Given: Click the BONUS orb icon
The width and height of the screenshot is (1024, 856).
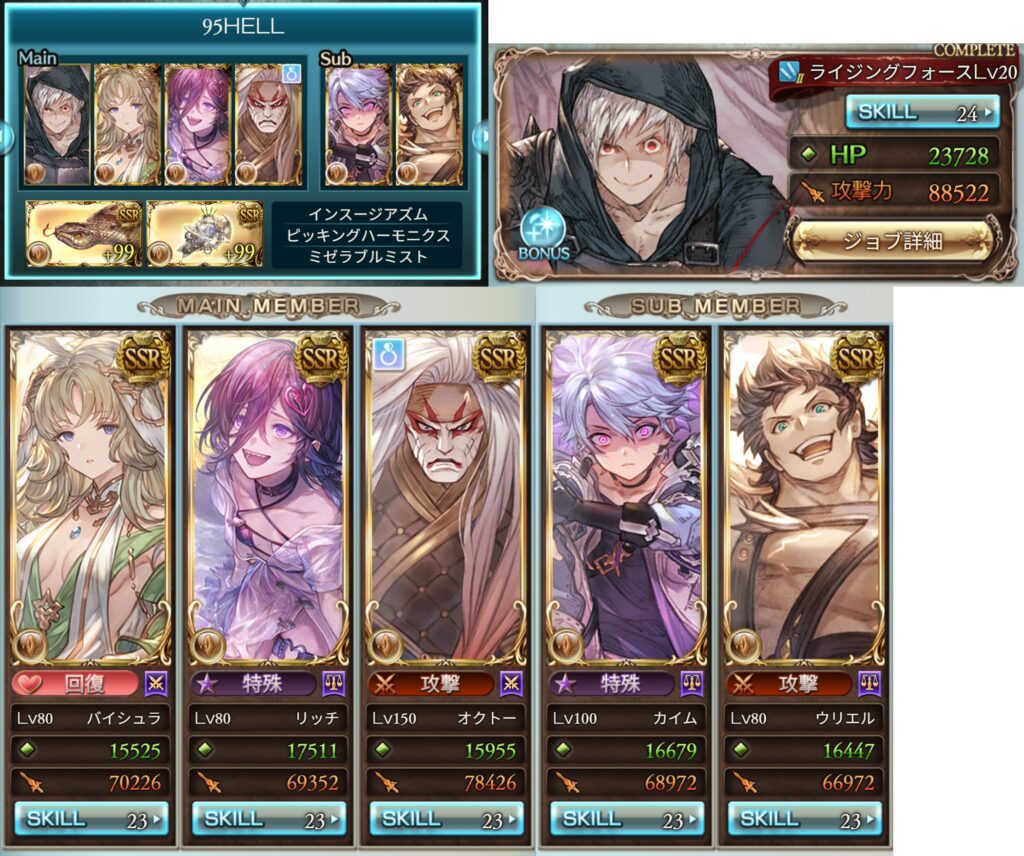Looking at the screenshot, I should pos(543,232).
